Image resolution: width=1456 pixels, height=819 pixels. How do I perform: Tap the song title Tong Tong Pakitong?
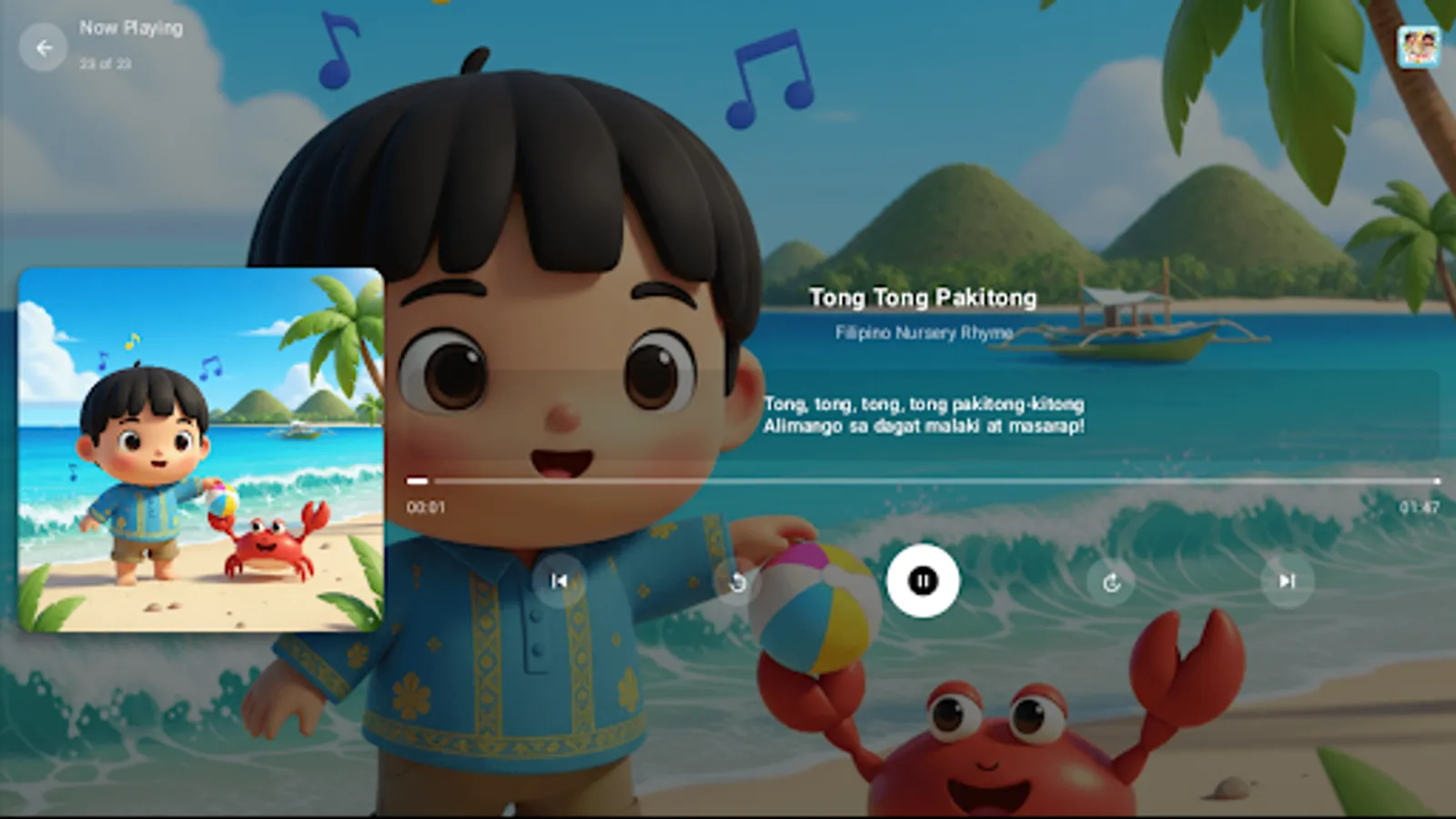[x=924, y=298]
